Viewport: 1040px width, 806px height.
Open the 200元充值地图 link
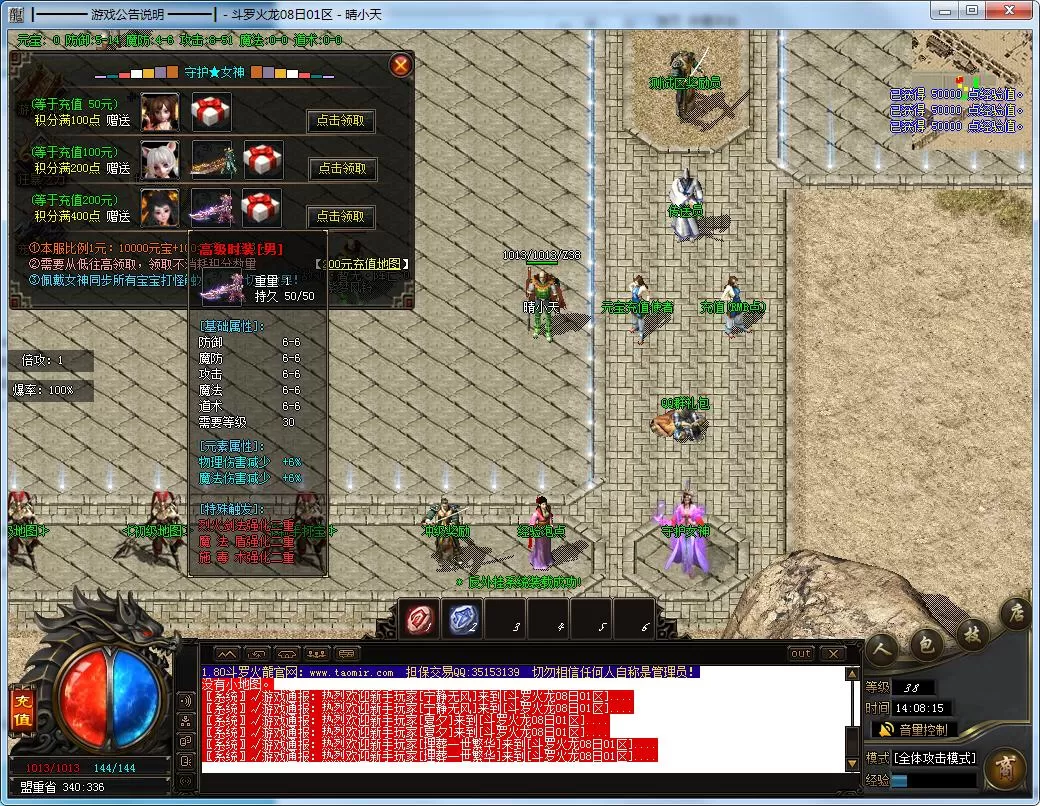point(362,264)
